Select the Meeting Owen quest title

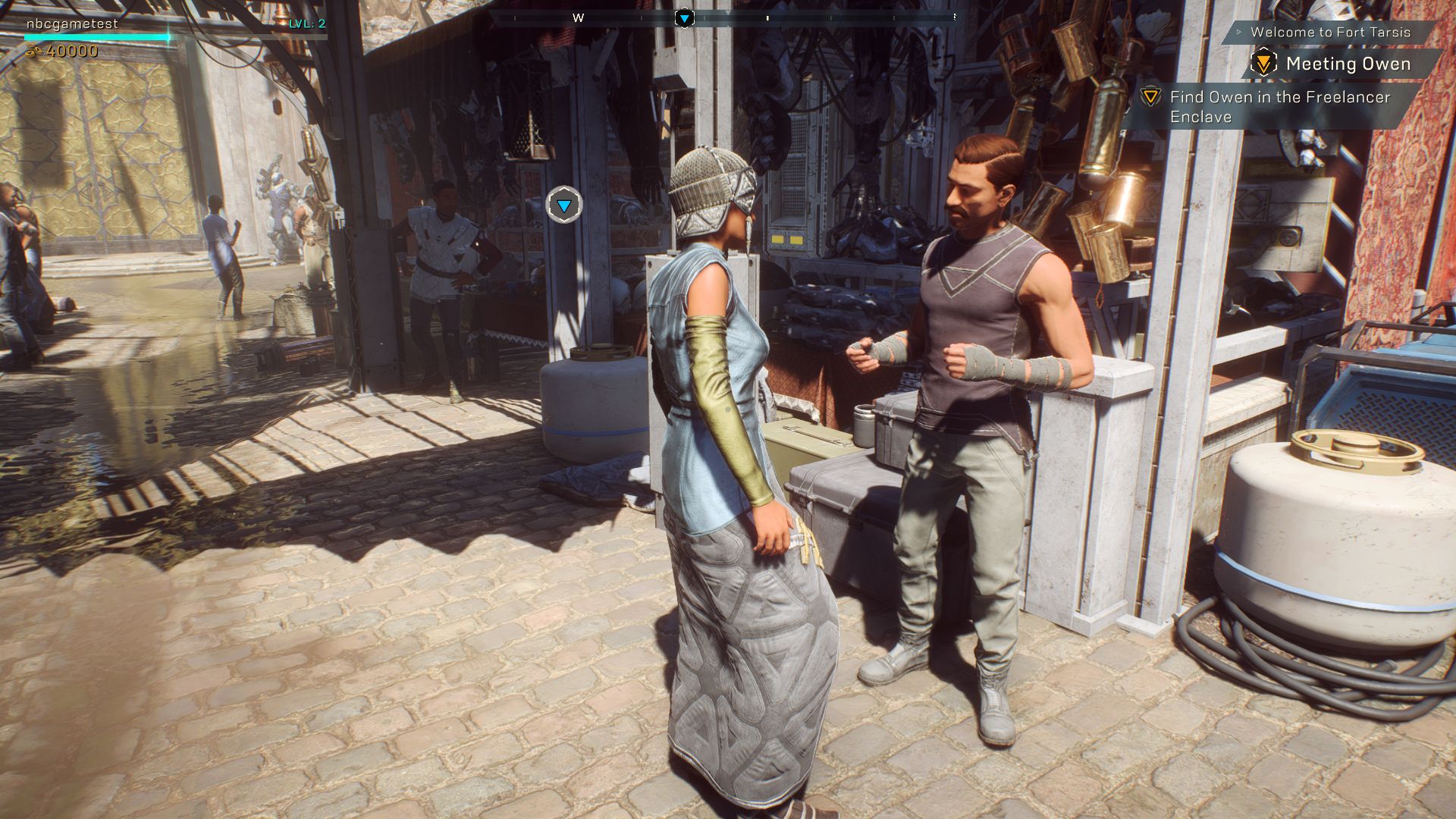point(1348,64)
